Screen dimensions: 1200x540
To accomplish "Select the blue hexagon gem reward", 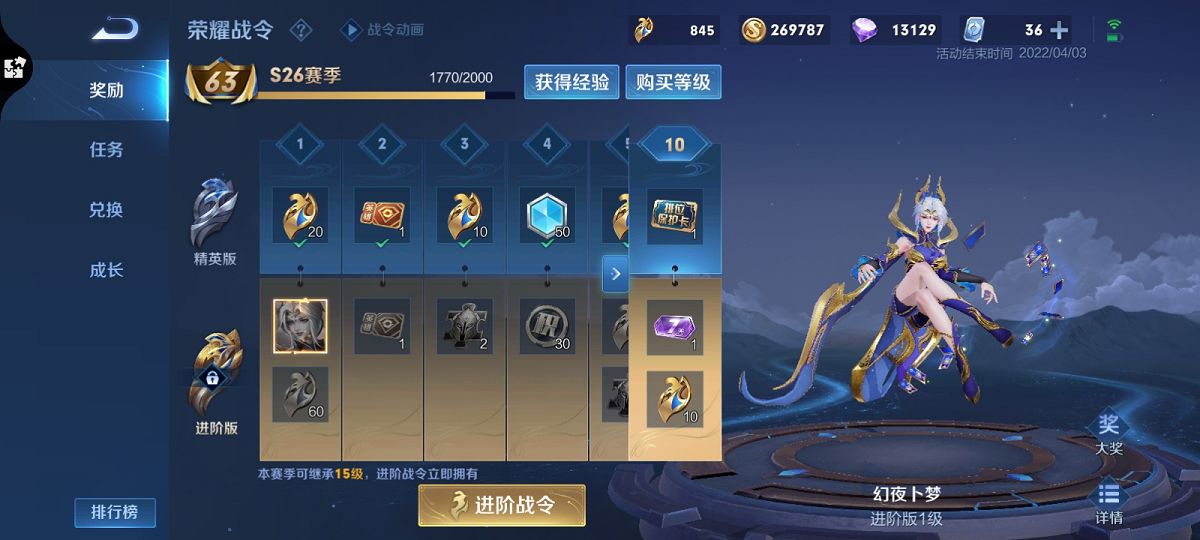I will pos(546,215).
